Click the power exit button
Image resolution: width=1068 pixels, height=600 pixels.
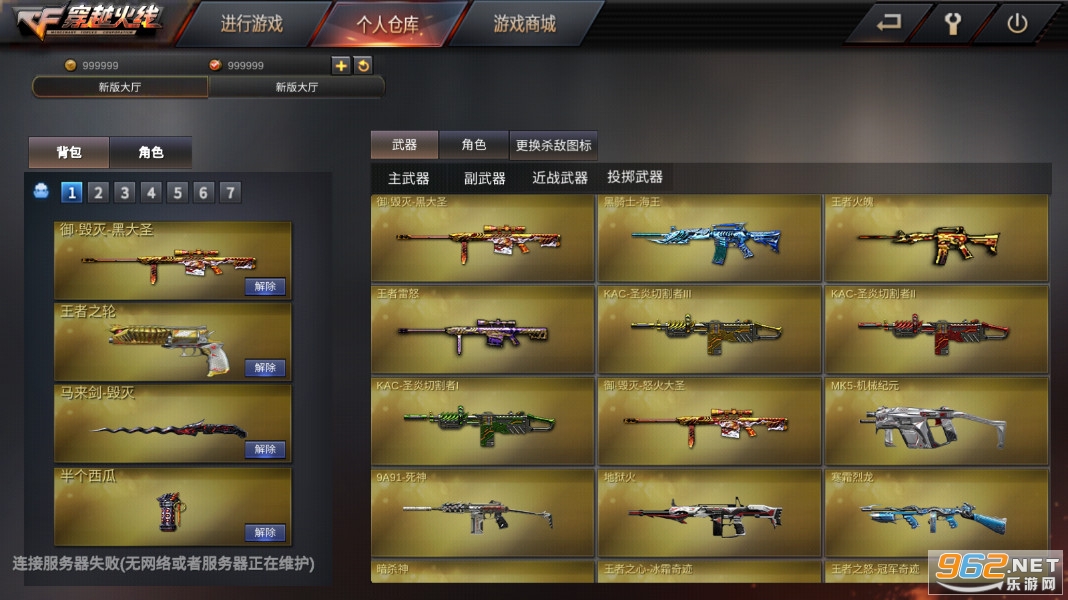1017,24
